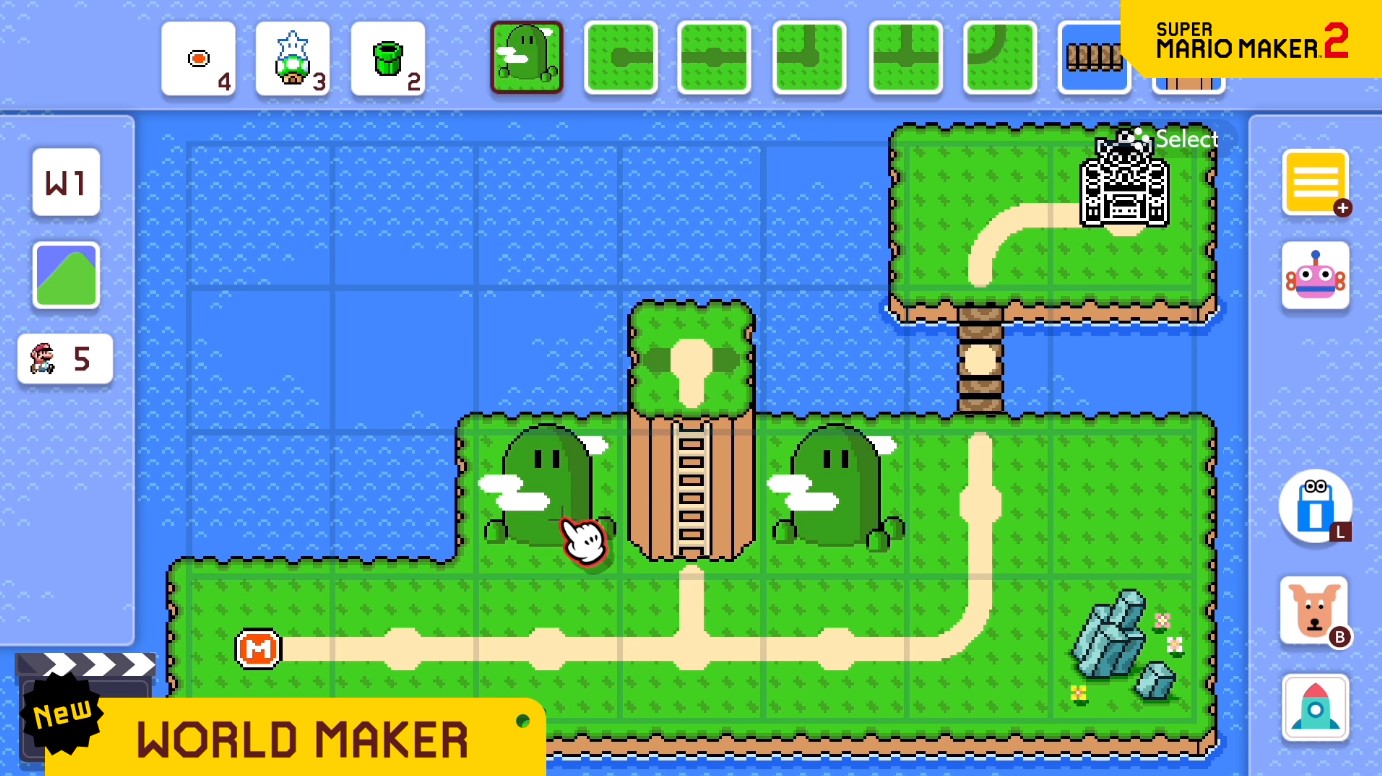The width and height of the screenshot is (1382, 776).
Task: Select the level node tile with count 4
Action: pyautogui.click(x=198, y=59)
